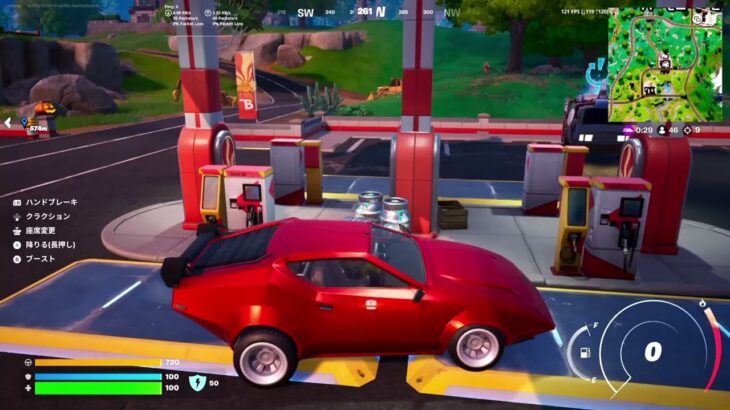This screenshot has width=730, height=410.
Task: Click the fuel pump gauge icon
Action: [x=583, y=352]
